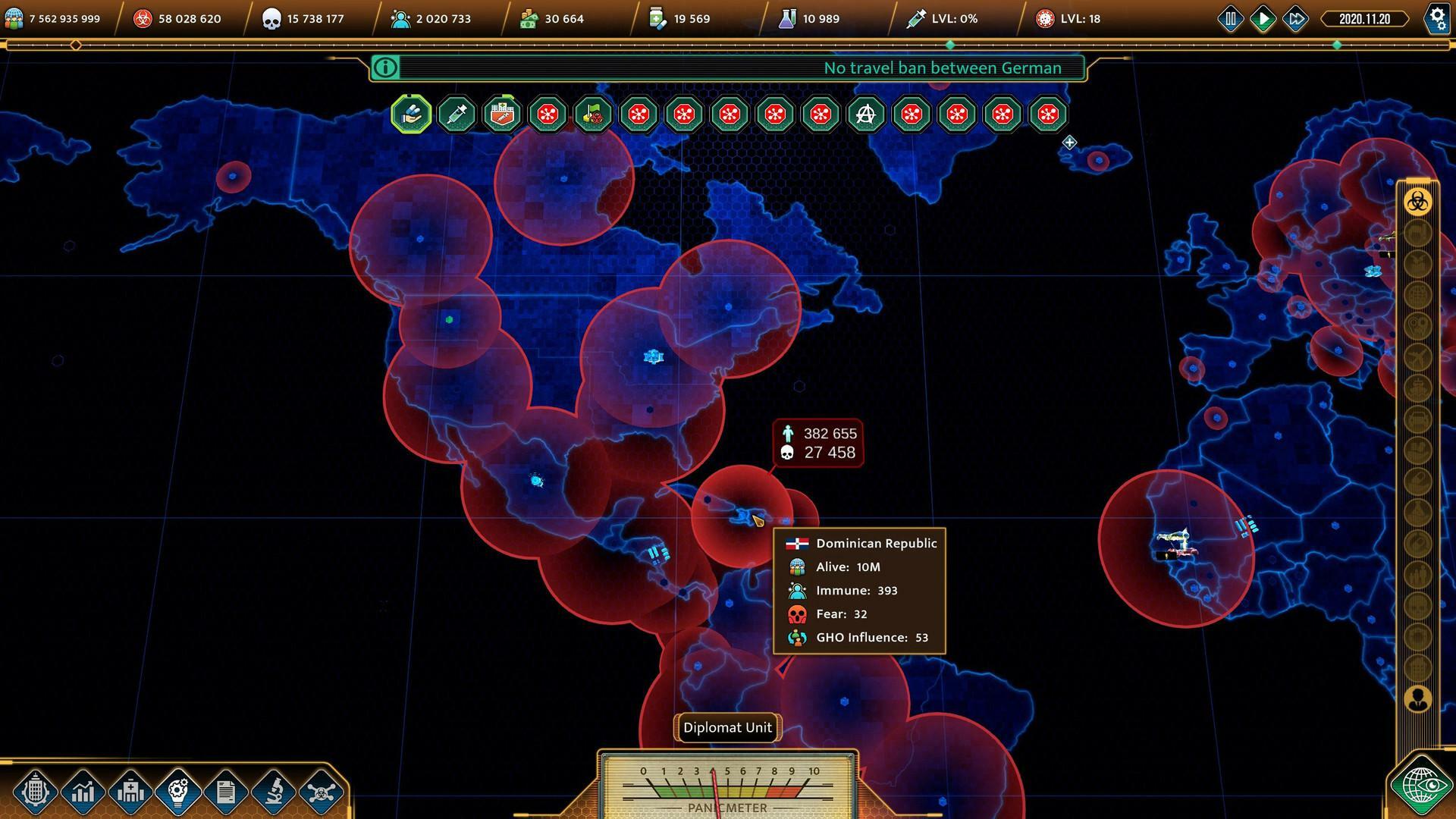
Task: Toggle the highlighted medicine aid event icon
Action: [x=412, y=115]
